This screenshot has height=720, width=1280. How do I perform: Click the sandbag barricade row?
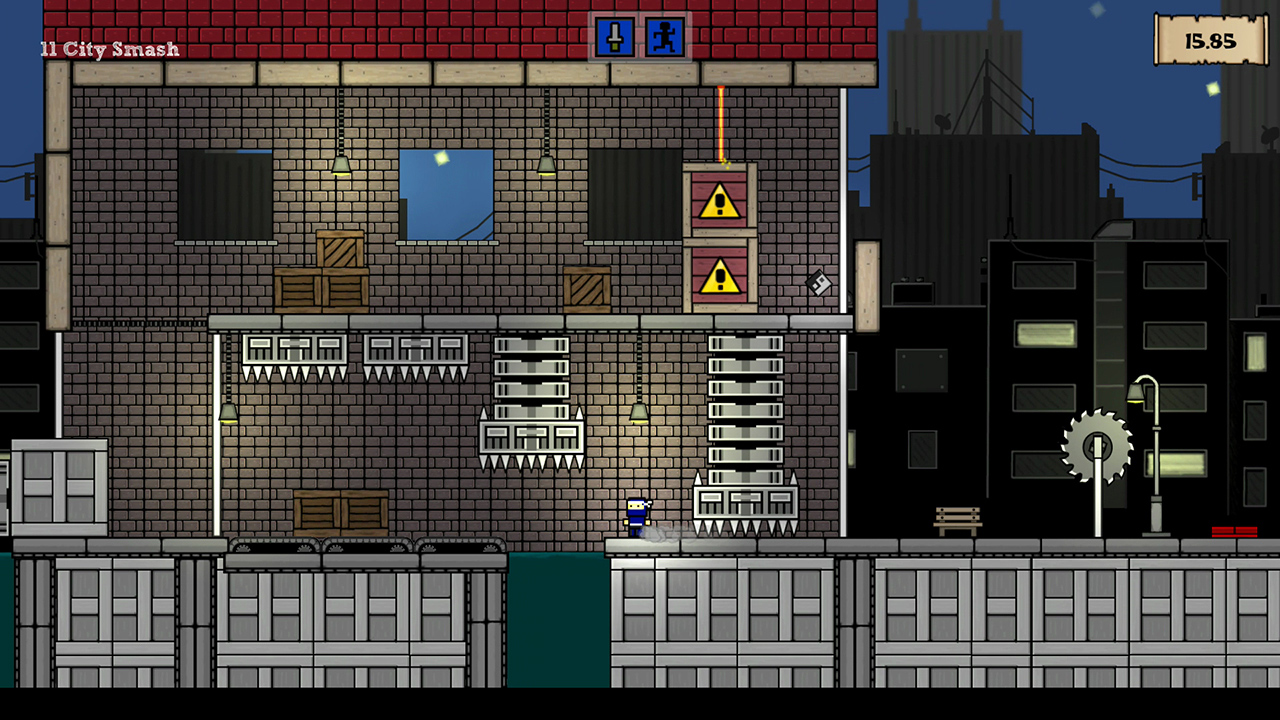point(370,547)
